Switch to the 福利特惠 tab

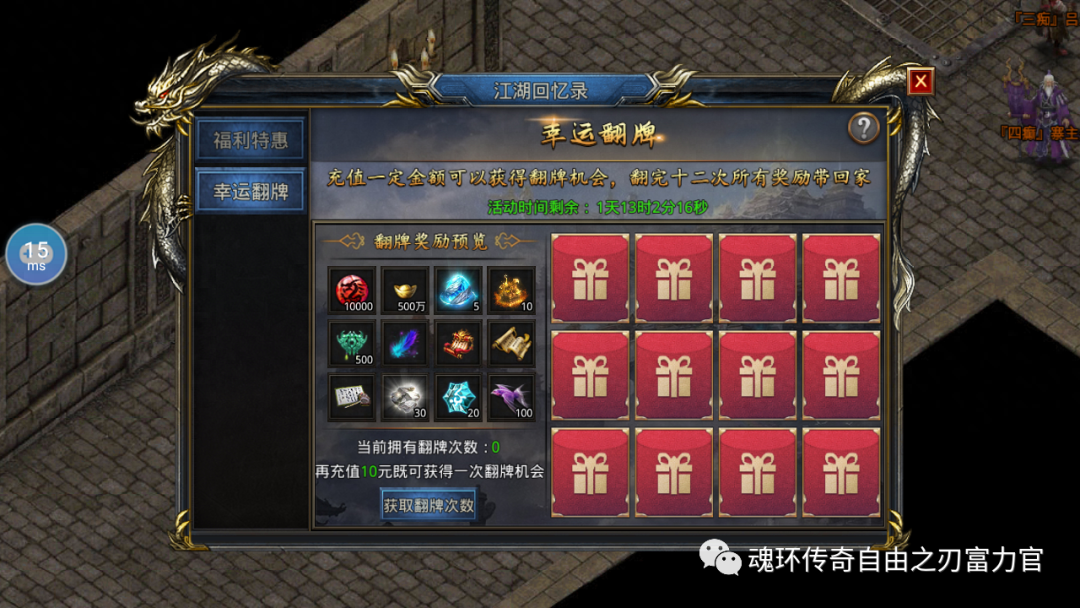[x=250, y=140]
